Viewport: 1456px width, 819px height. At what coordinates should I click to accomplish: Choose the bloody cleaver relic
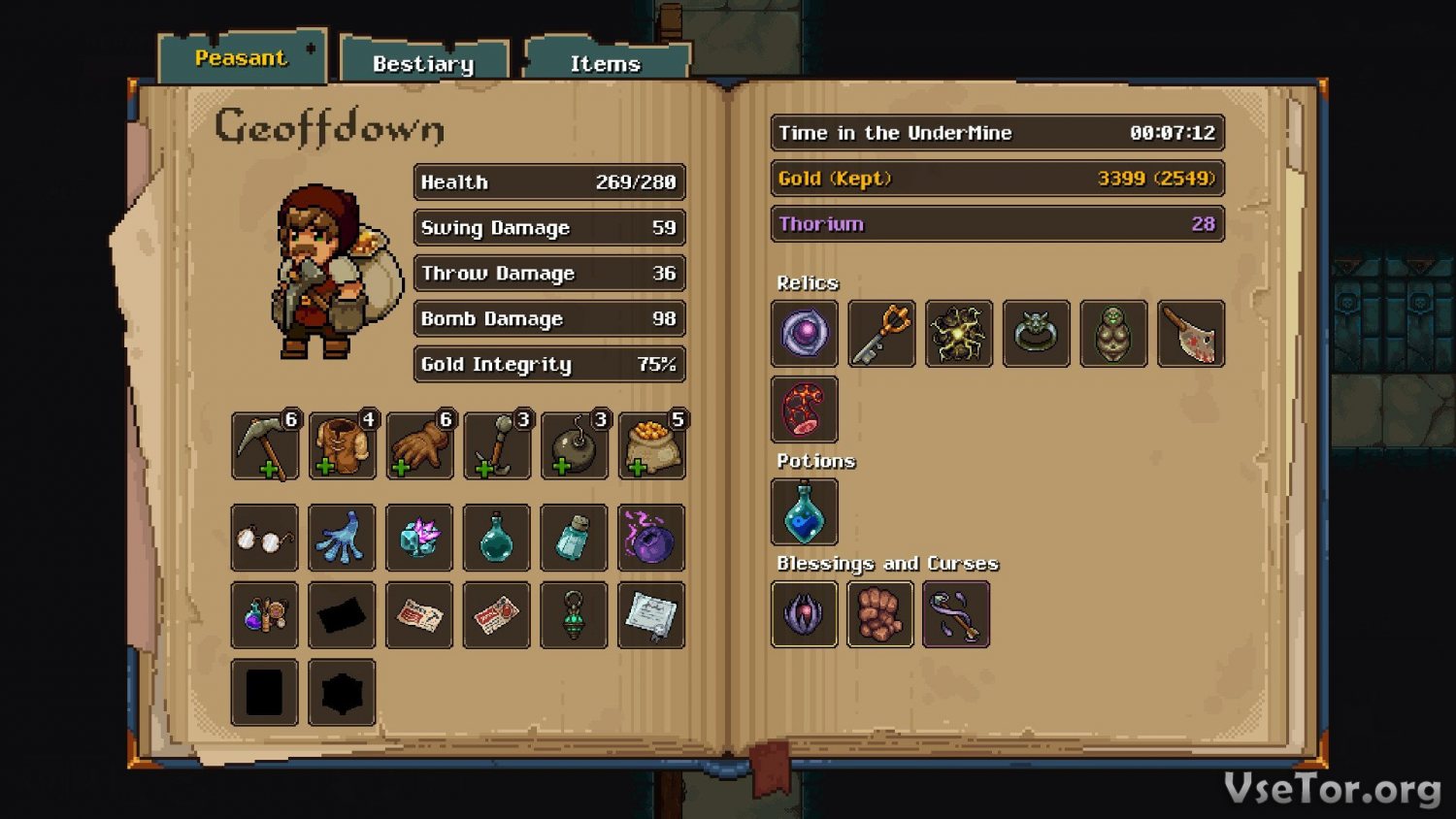(x=1191, y=334)
